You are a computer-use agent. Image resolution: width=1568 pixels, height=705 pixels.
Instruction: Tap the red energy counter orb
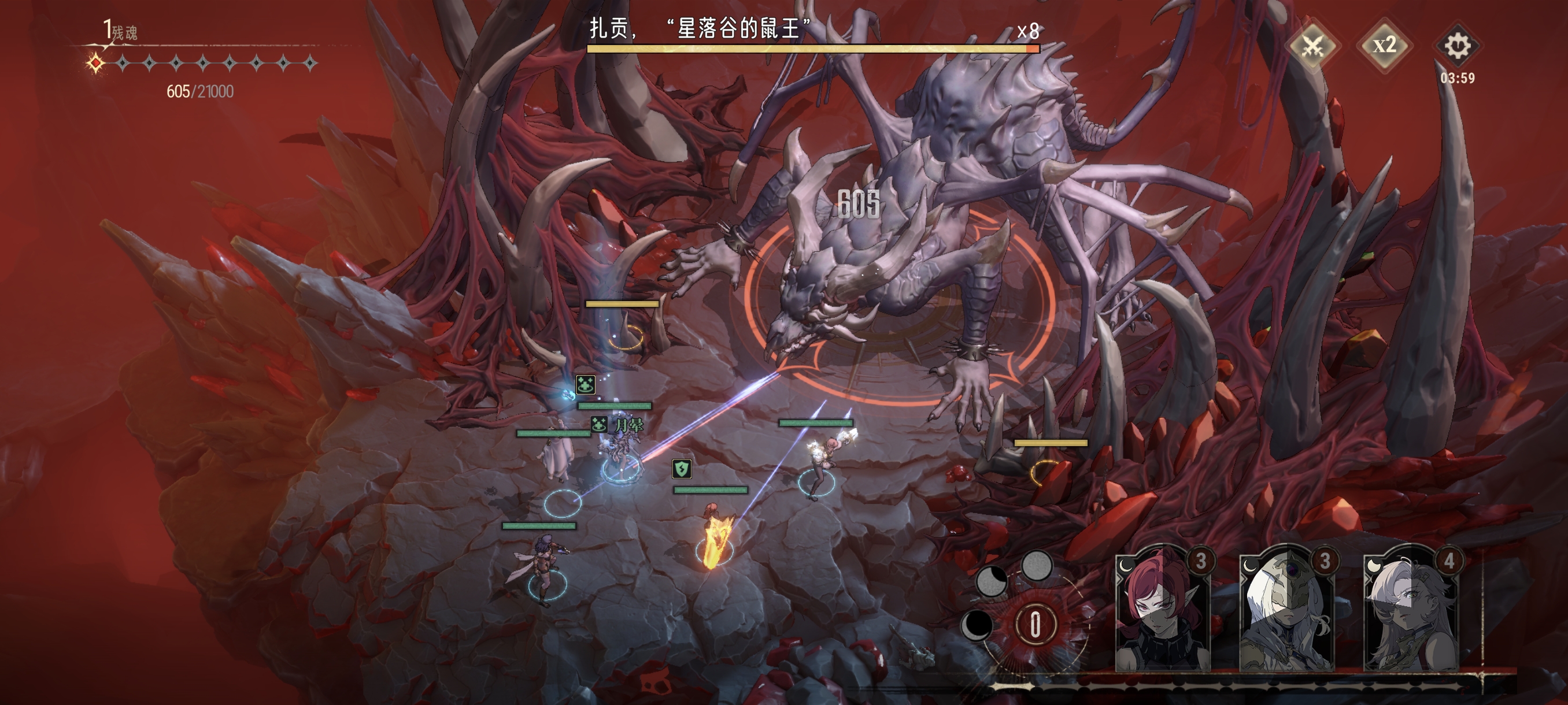pos(1035,625)
